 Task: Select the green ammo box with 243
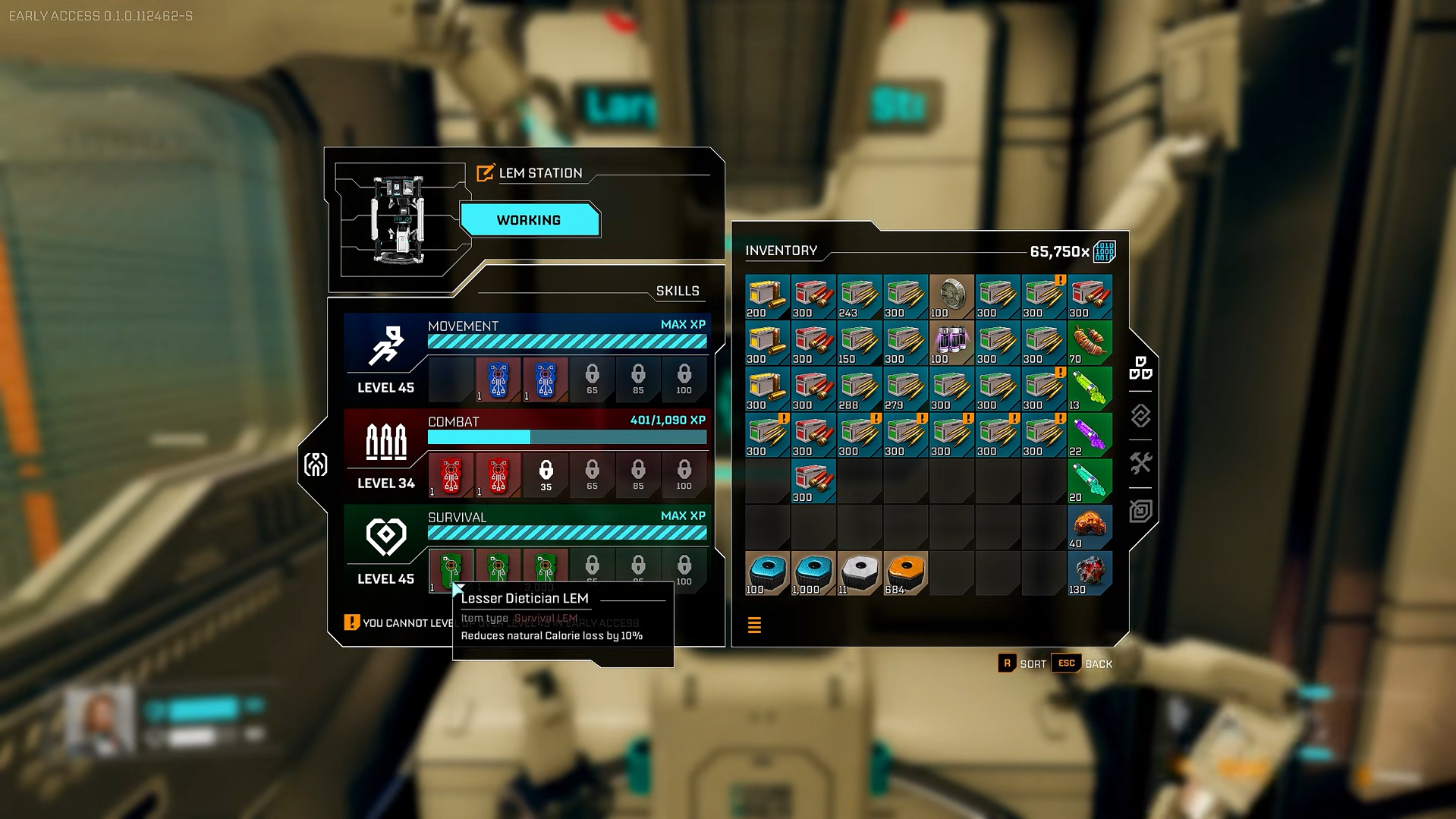[859, 296]
